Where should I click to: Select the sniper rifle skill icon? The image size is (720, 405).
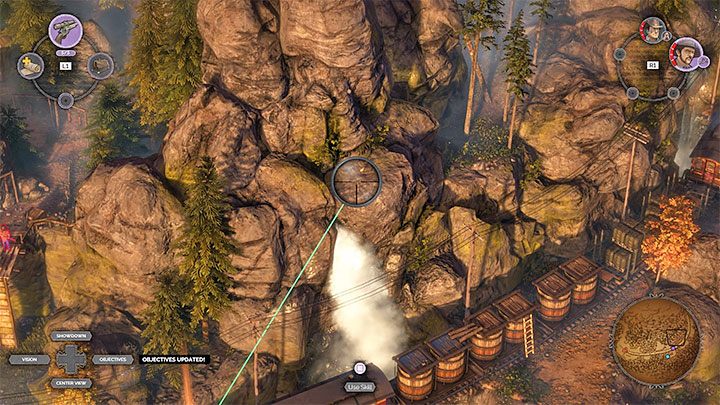click(65, 29)
